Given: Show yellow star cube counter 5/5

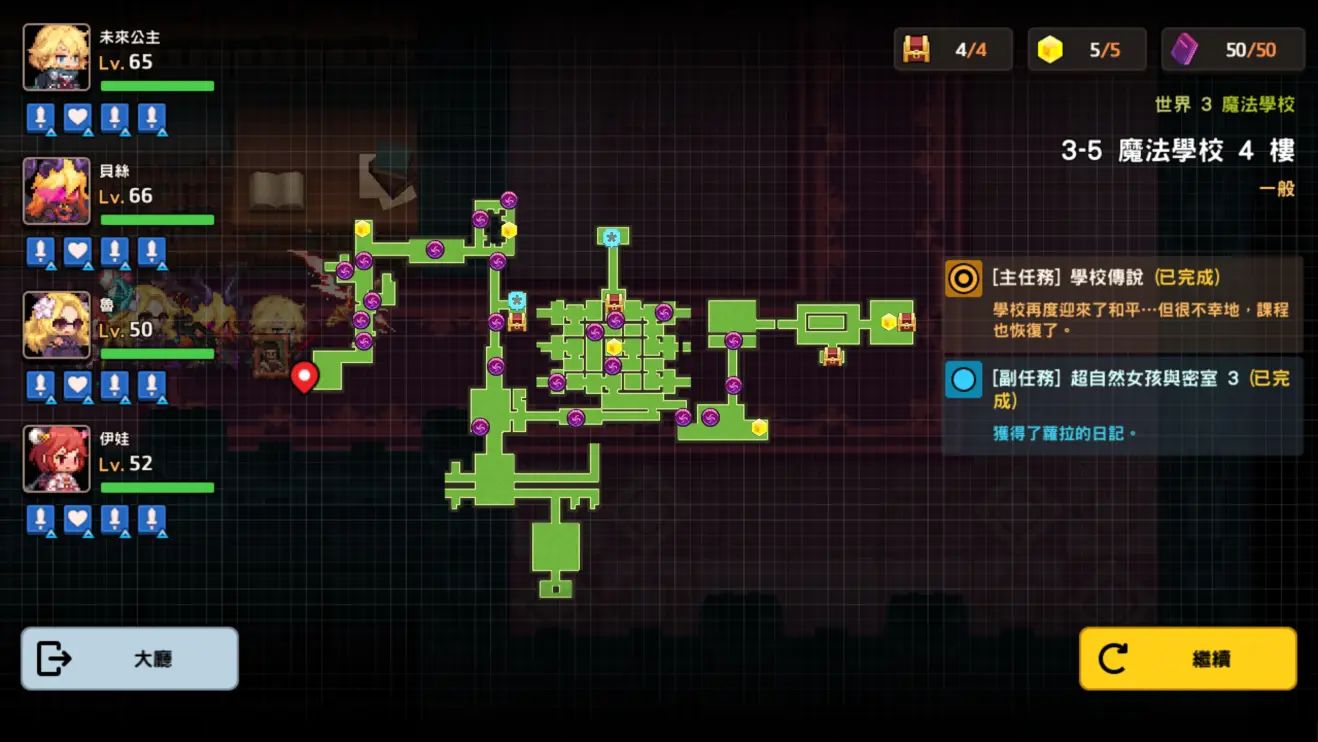Looking at the screenshot, I should [x=1086, y=49].
